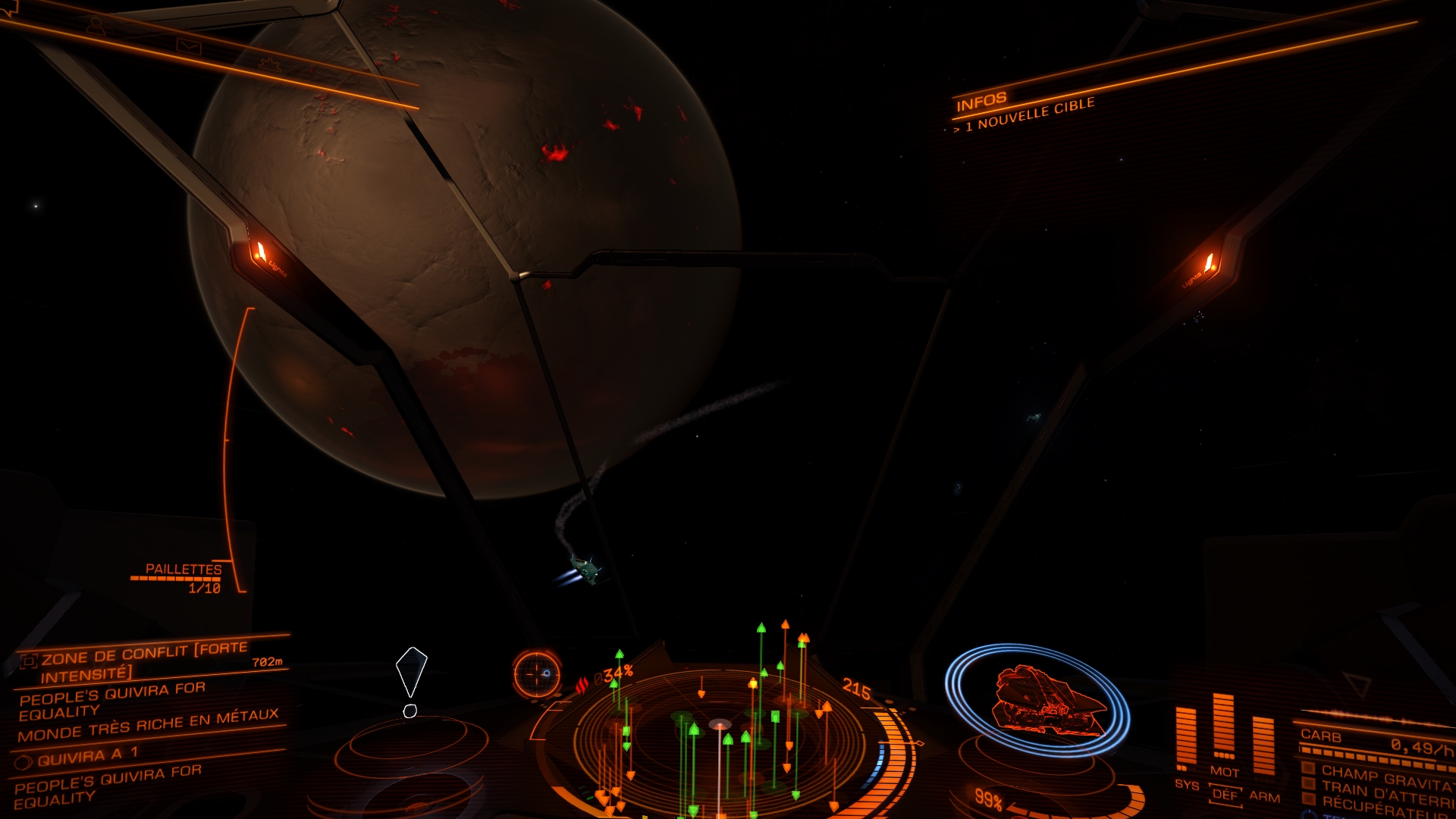Open the gear settings icon in comms panel
This screenshot has height=819, width=1456.
(x=268, y=65)
